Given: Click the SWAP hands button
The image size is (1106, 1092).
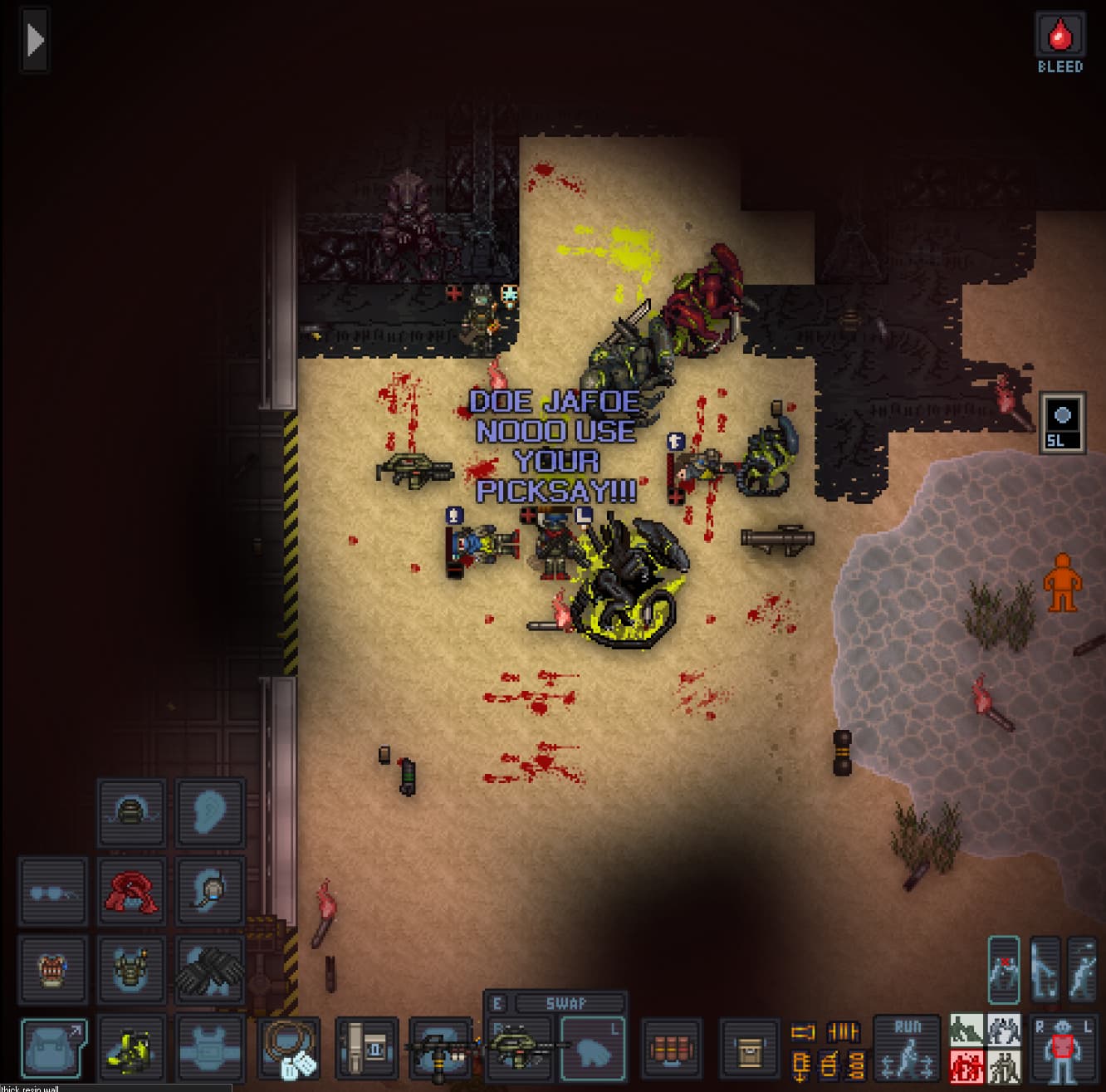Looking at the screenshot, I should coord(566,1003).
